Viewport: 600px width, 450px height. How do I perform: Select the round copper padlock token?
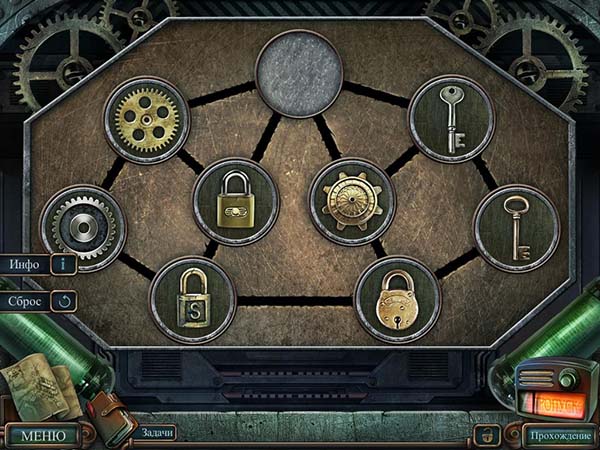(397, 299)
